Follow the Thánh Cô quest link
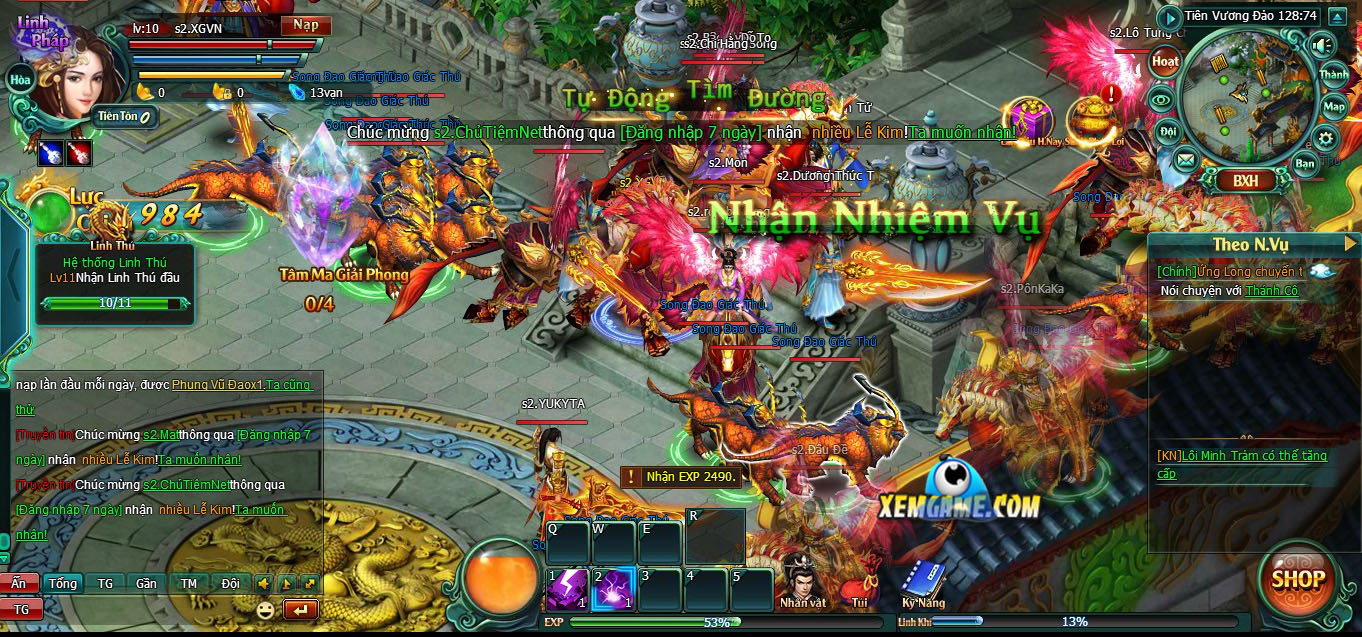Image resolution: width=1362 pixels, height=637 pixels. 1271,291
